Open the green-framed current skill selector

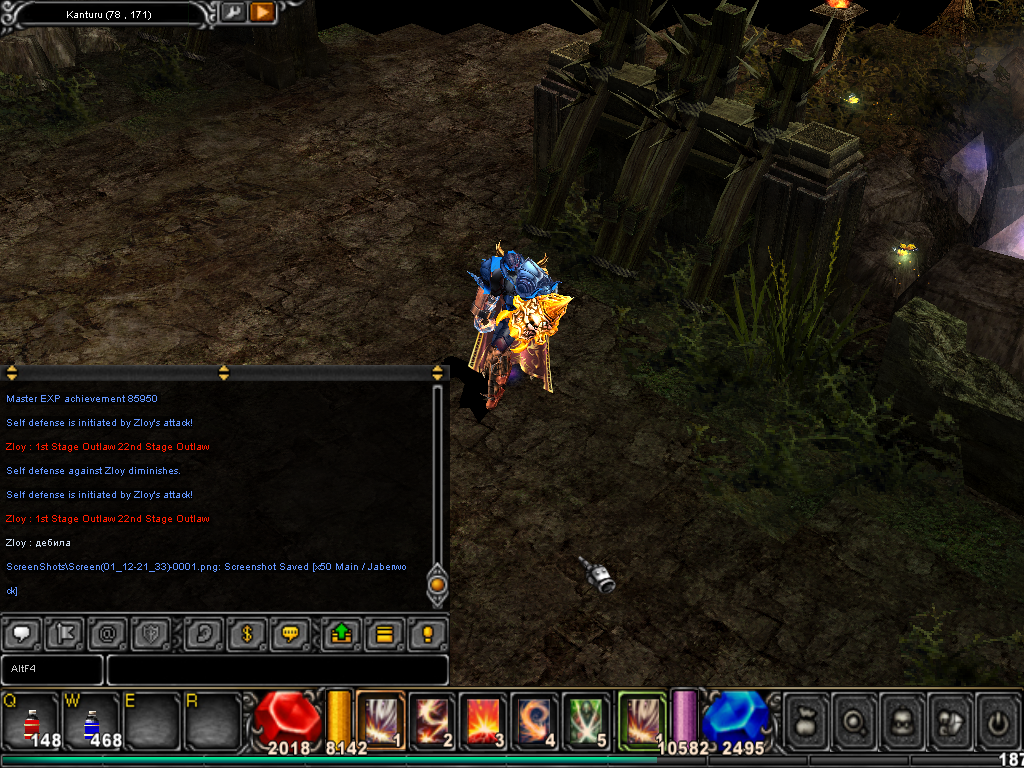coord(641,718)
